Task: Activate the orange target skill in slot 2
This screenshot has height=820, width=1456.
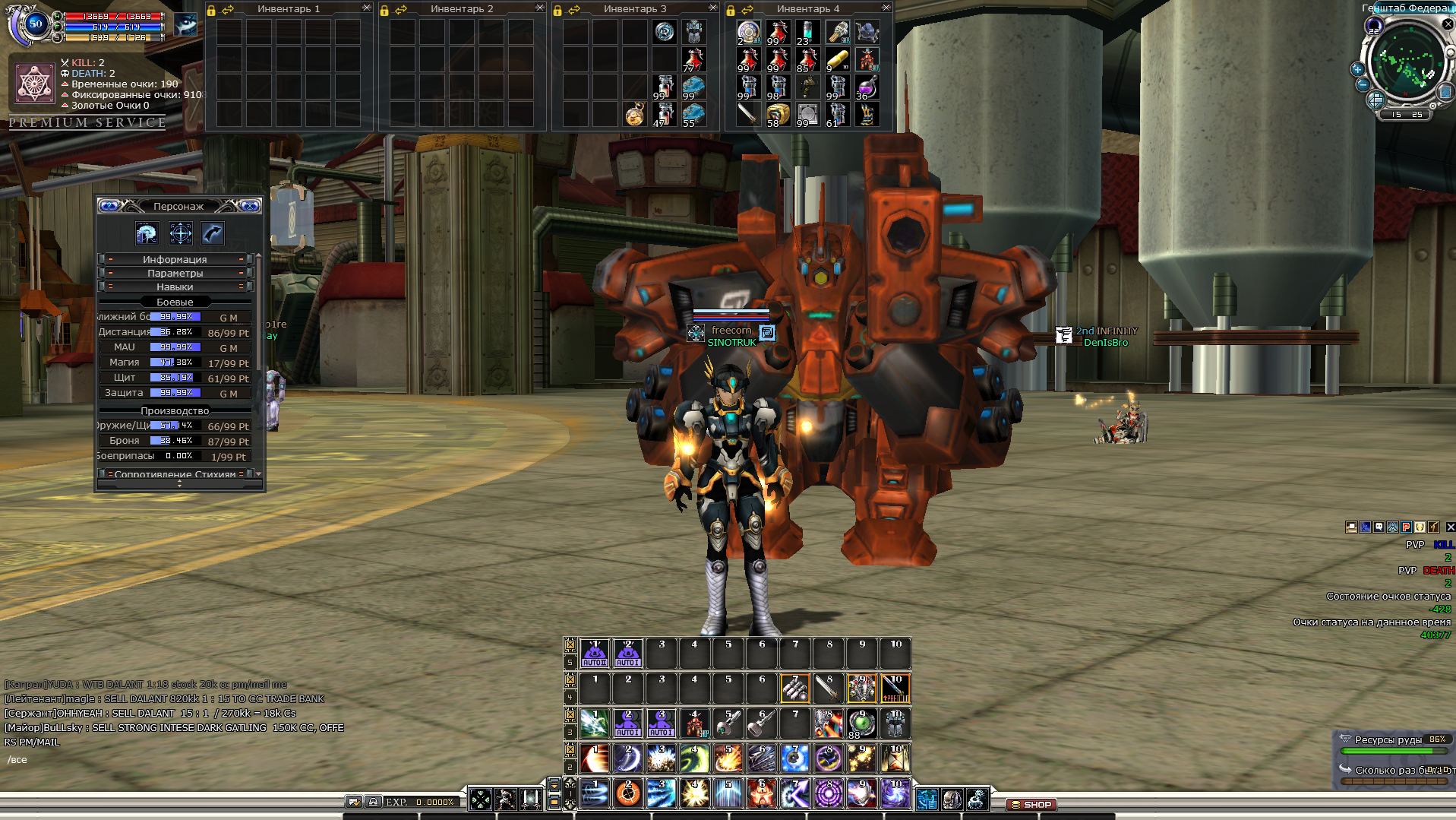Action: [627, 793]
